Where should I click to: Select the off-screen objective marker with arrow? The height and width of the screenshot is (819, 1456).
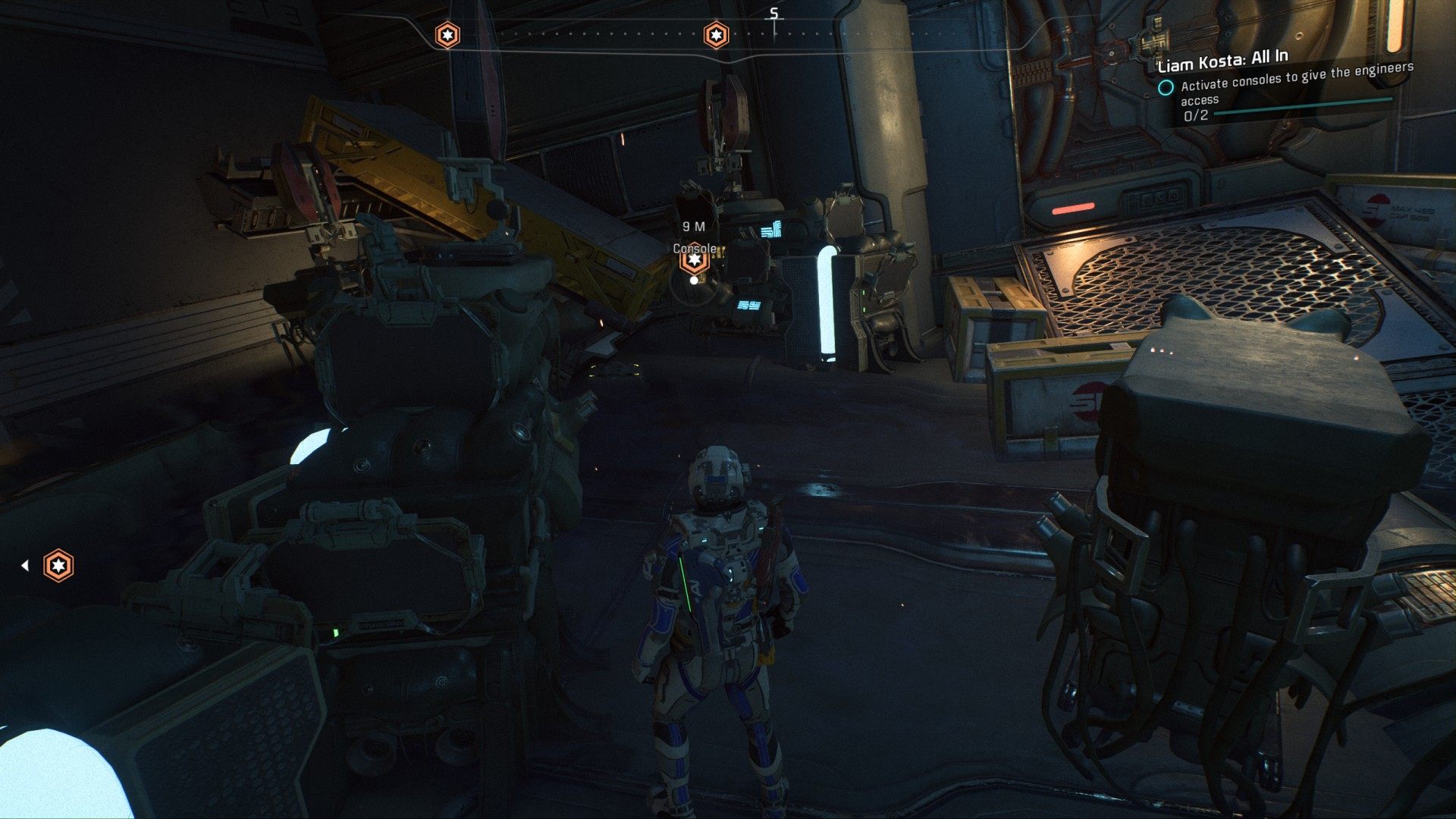click(58, 566)
